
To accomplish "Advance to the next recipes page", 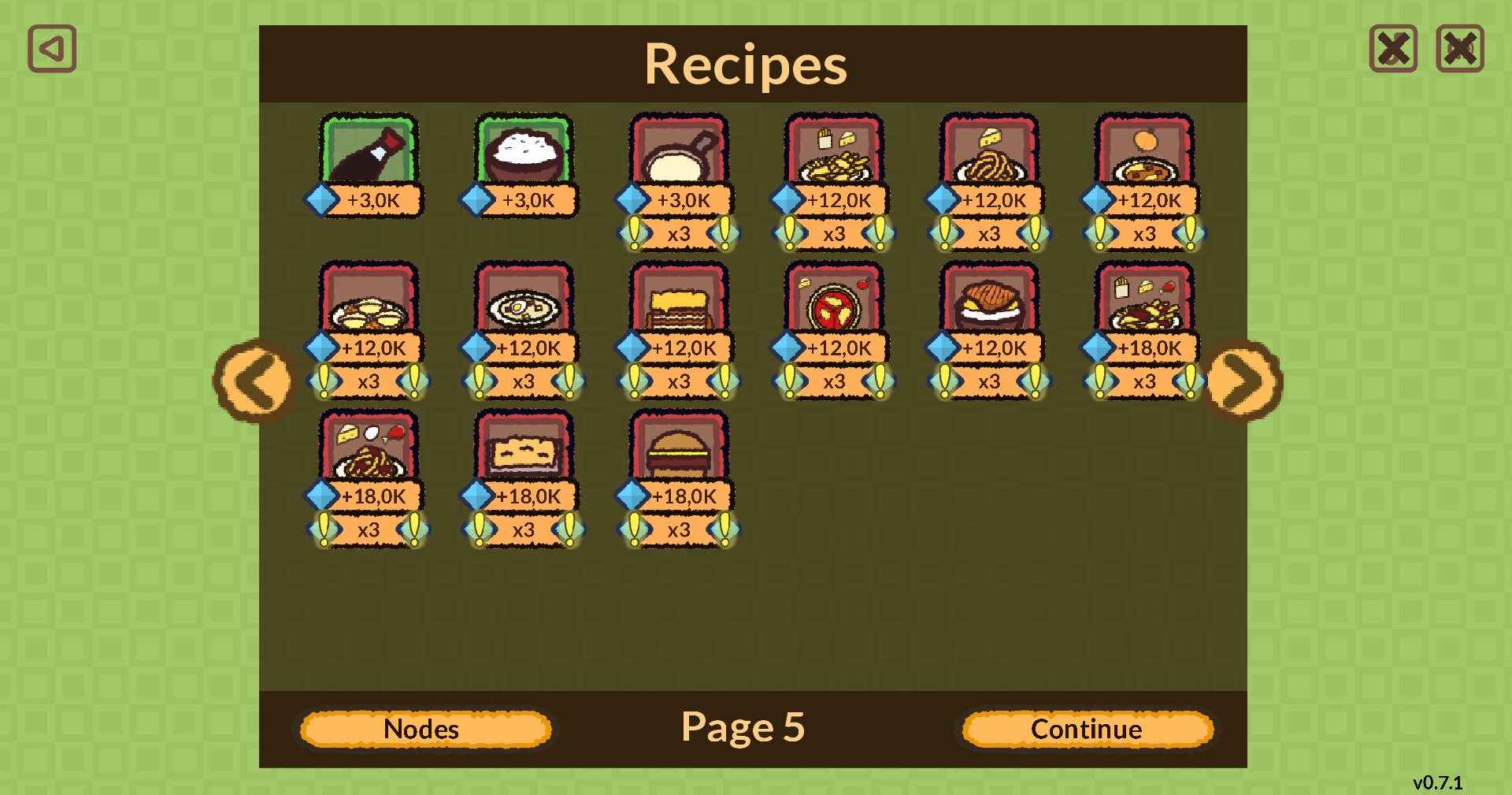I will pyautogui.click(x=1243, y=381).
